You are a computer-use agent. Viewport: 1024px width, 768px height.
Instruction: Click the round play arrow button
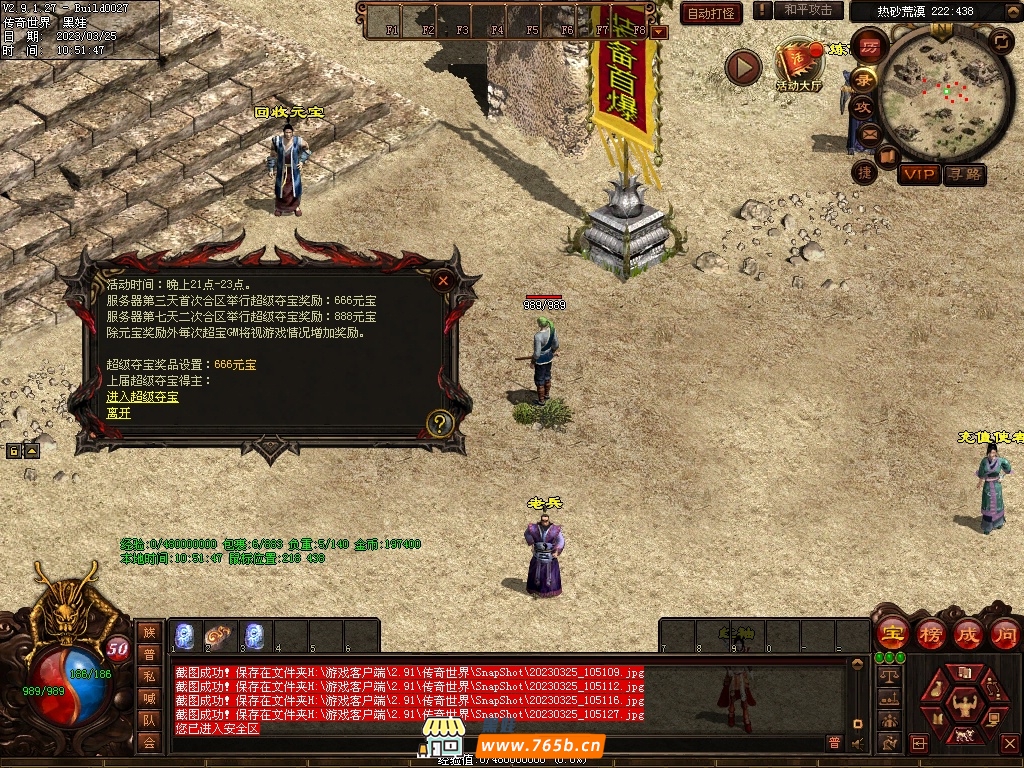742,67
